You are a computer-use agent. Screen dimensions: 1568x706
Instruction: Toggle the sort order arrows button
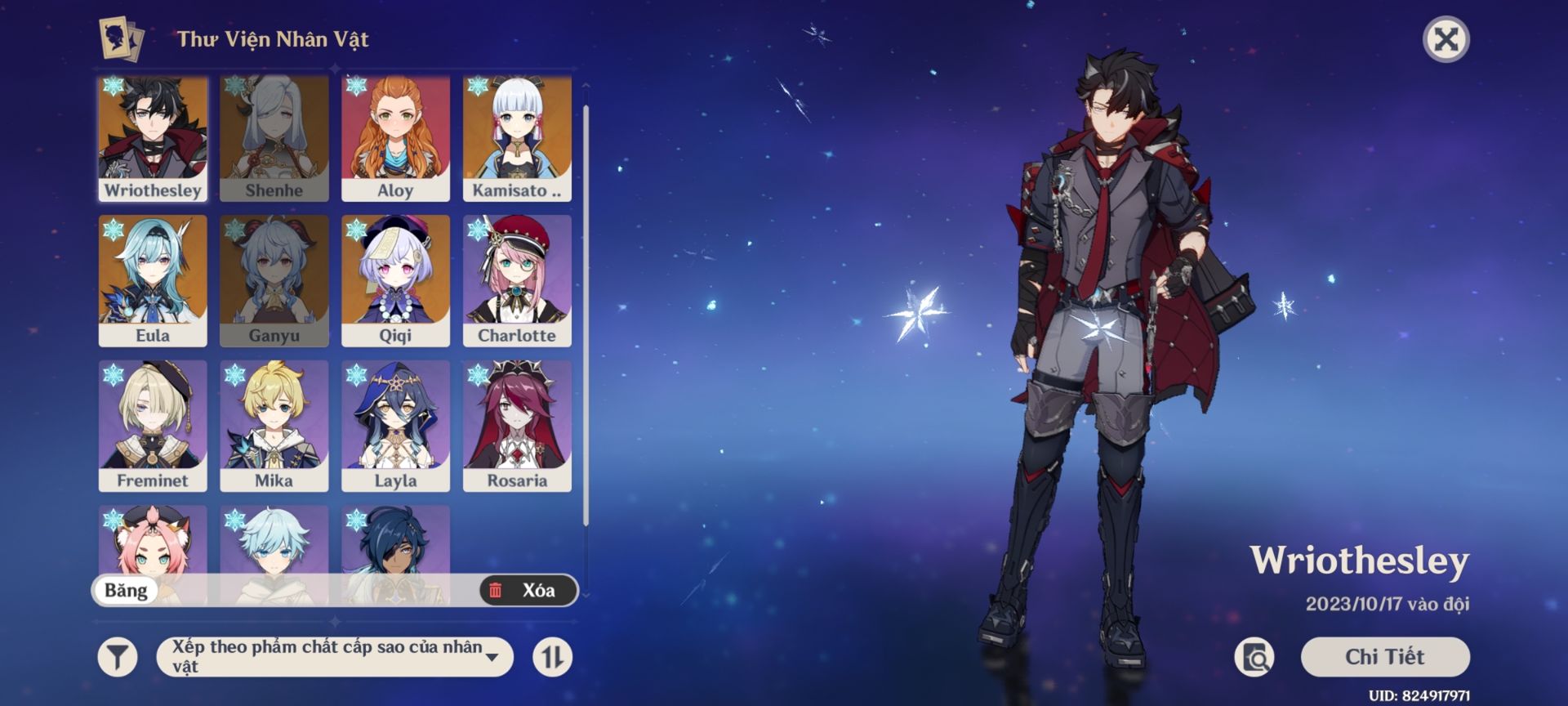tap(552, 657)
